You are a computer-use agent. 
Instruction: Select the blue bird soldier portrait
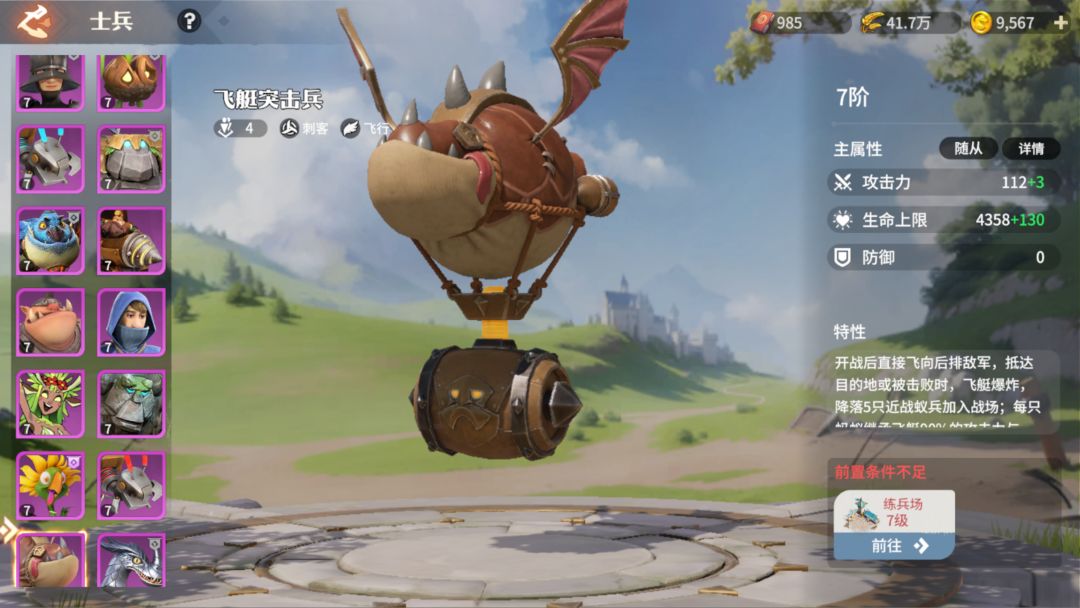[x=50, y=241]
